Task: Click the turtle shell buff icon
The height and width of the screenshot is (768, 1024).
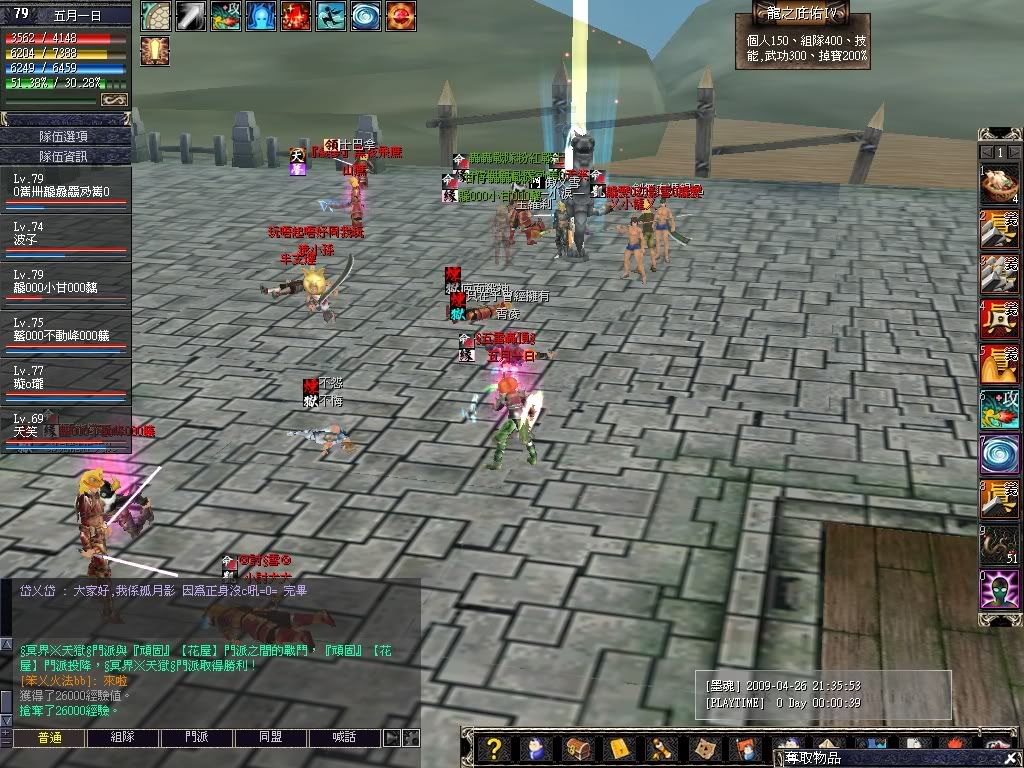Action: click(155, 16)
